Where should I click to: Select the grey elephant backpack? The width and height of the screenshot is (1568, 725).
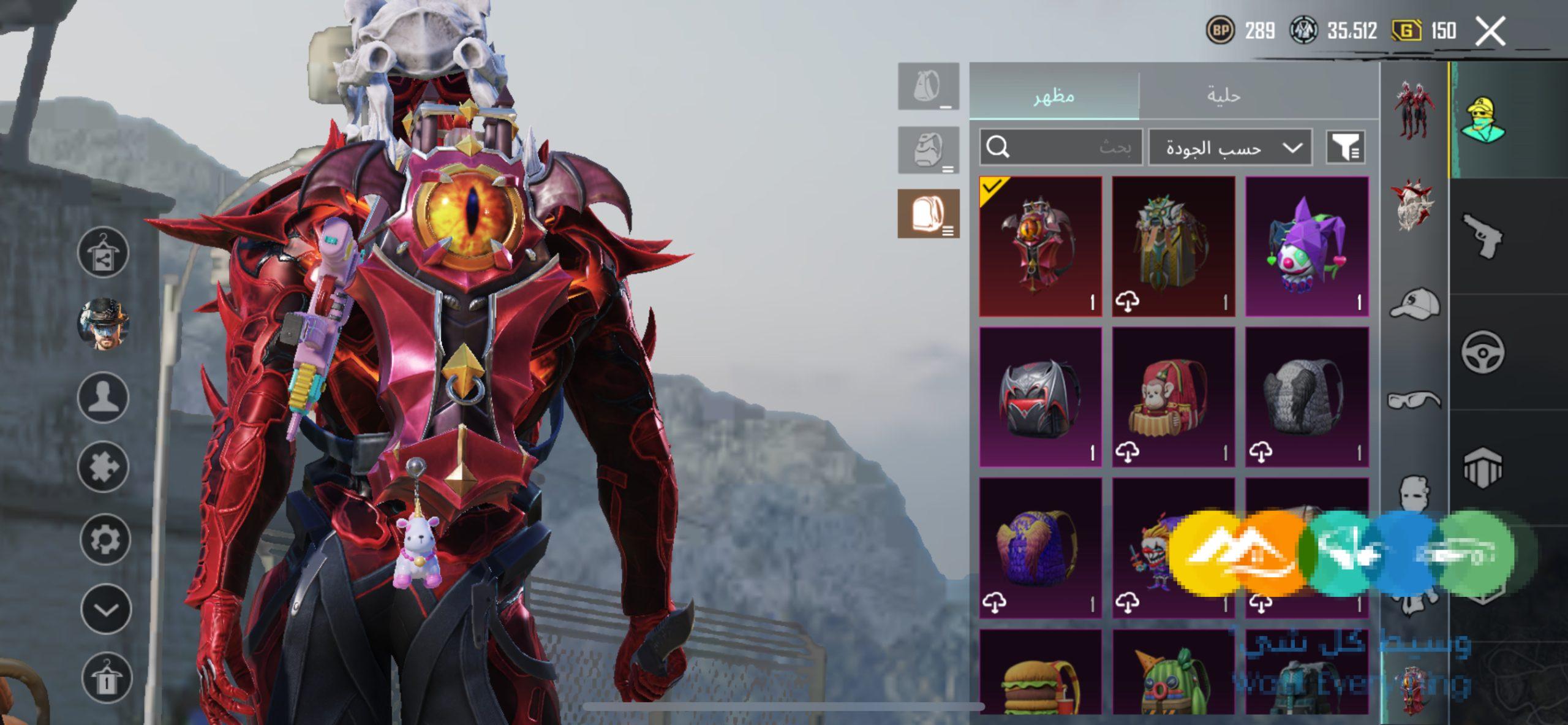(1306, 397)
